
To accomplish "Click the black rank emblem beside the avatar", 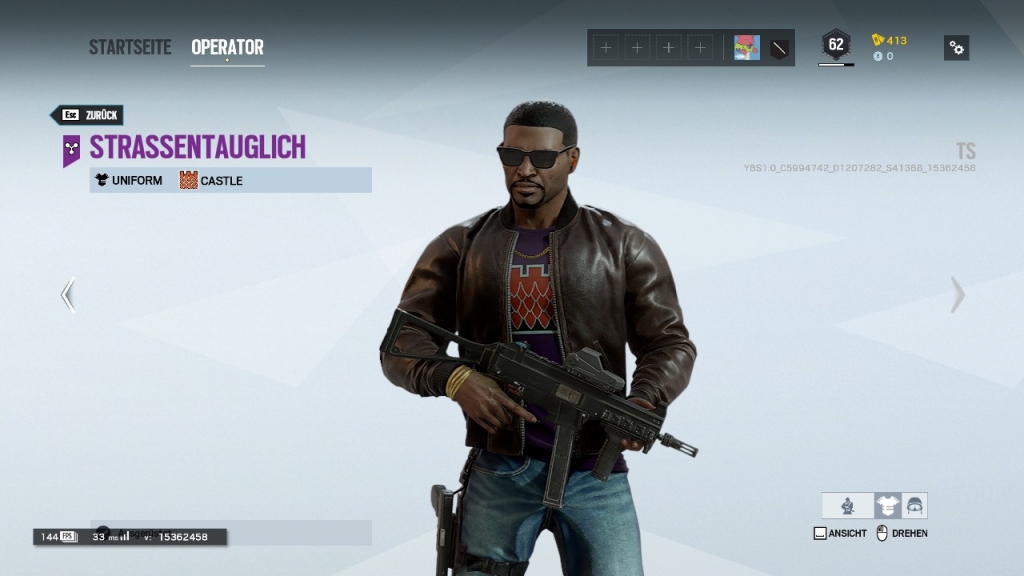I will [779, 47].
